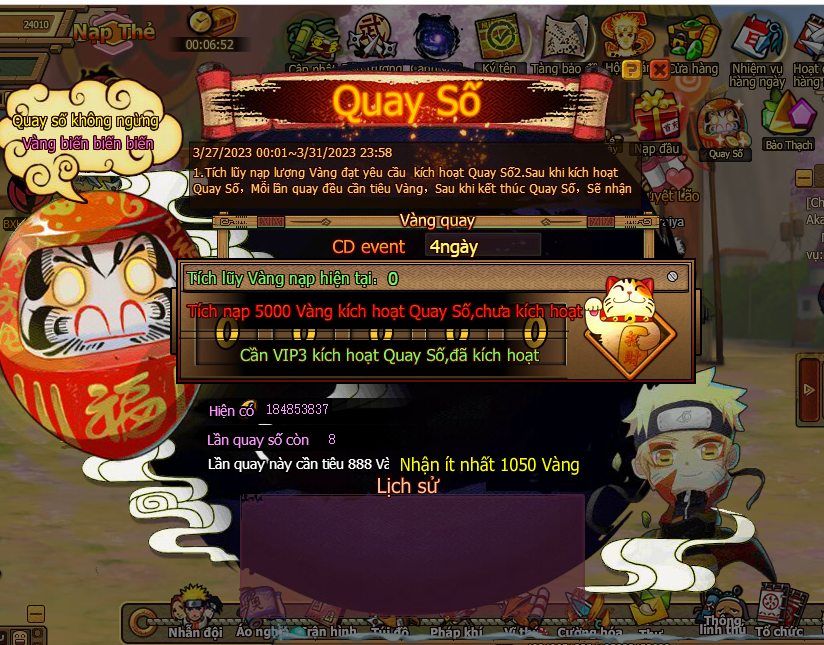This screenshot has height=645, width=824.
Task: Expand the side panel arrow button
Action: point(809,390)
